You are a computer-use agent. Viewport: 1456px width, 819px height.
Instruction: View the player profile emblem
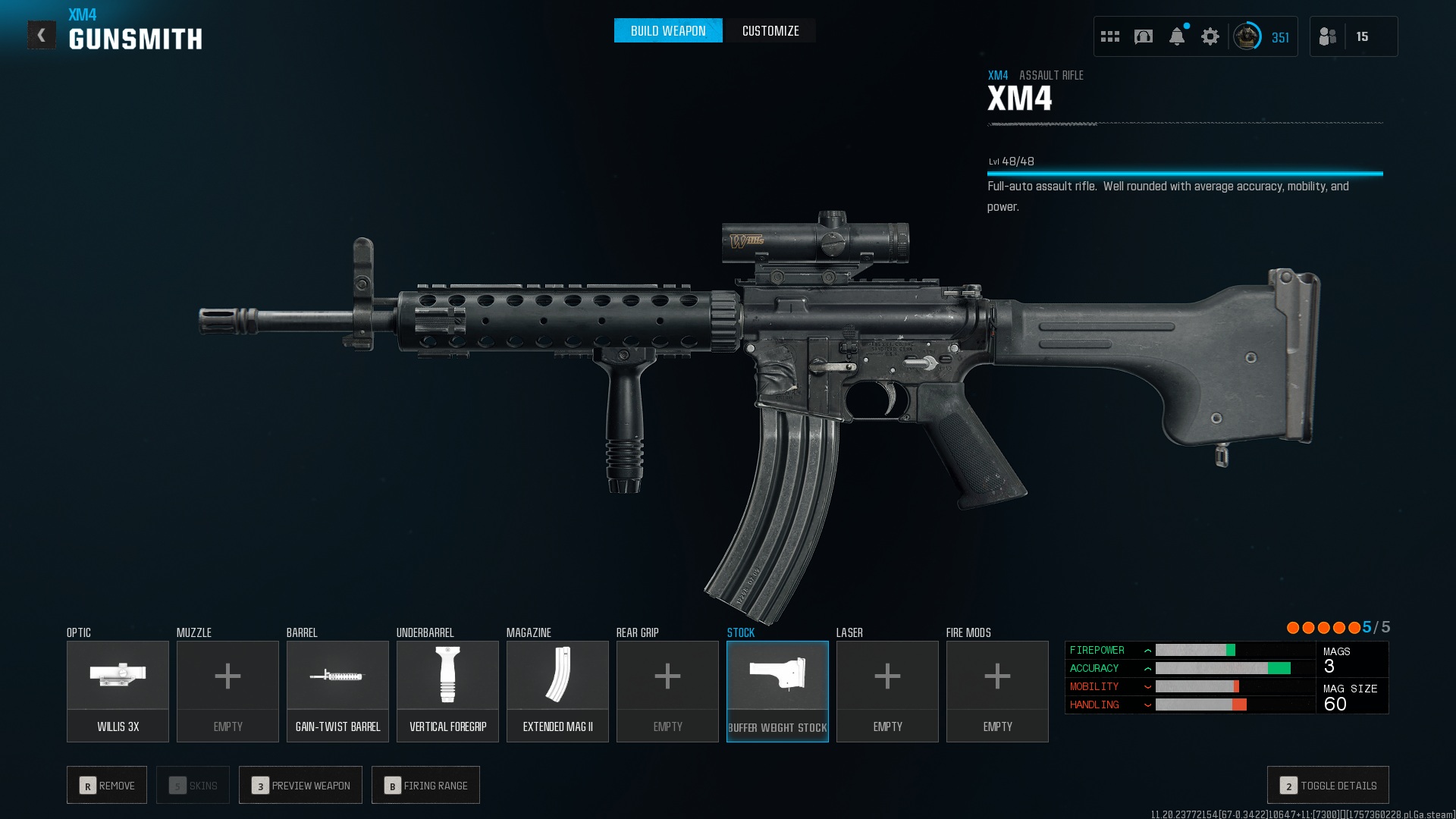pos(1246,36)
